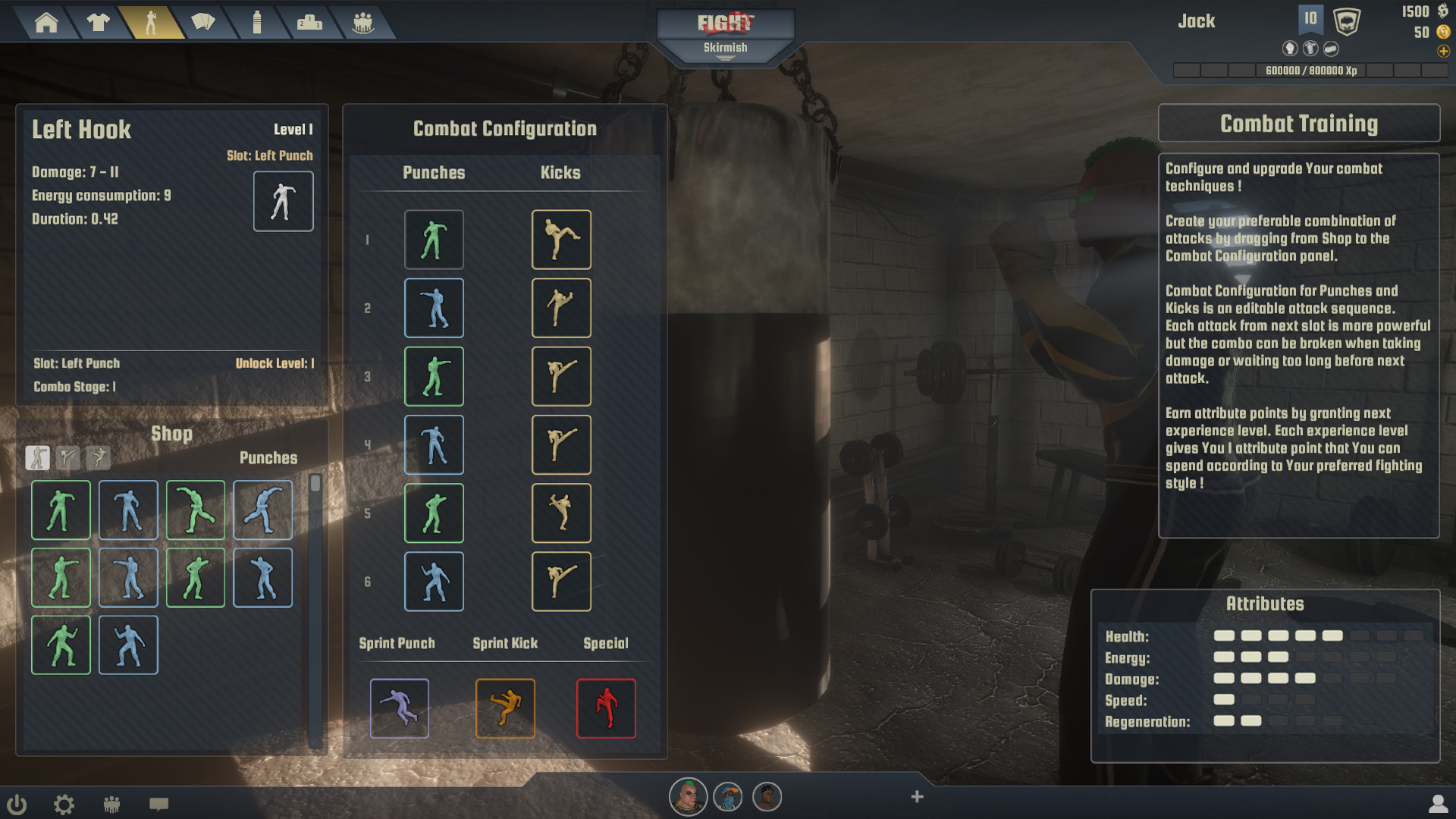Select the energy drink bottle icon
This screenshot has width=1456, height=819.
[257, 23]
